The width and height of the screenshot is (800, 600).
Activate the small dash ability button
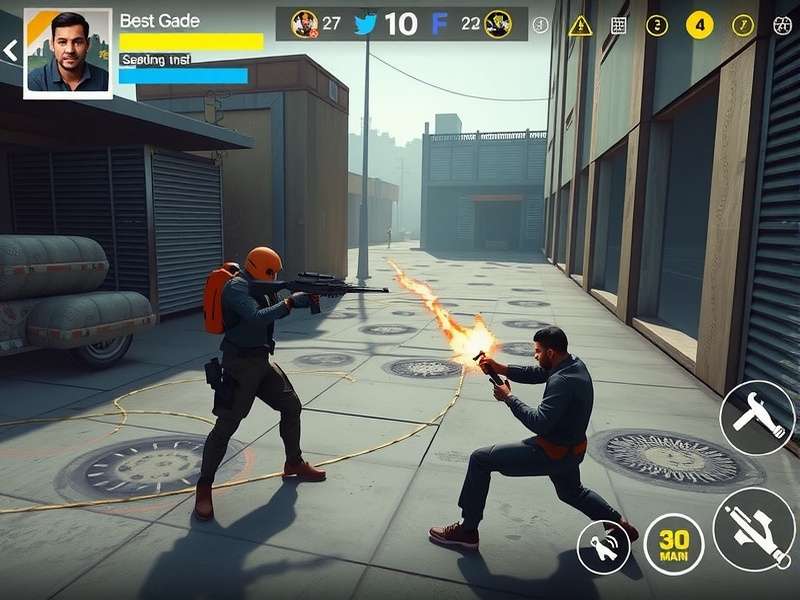604,547
